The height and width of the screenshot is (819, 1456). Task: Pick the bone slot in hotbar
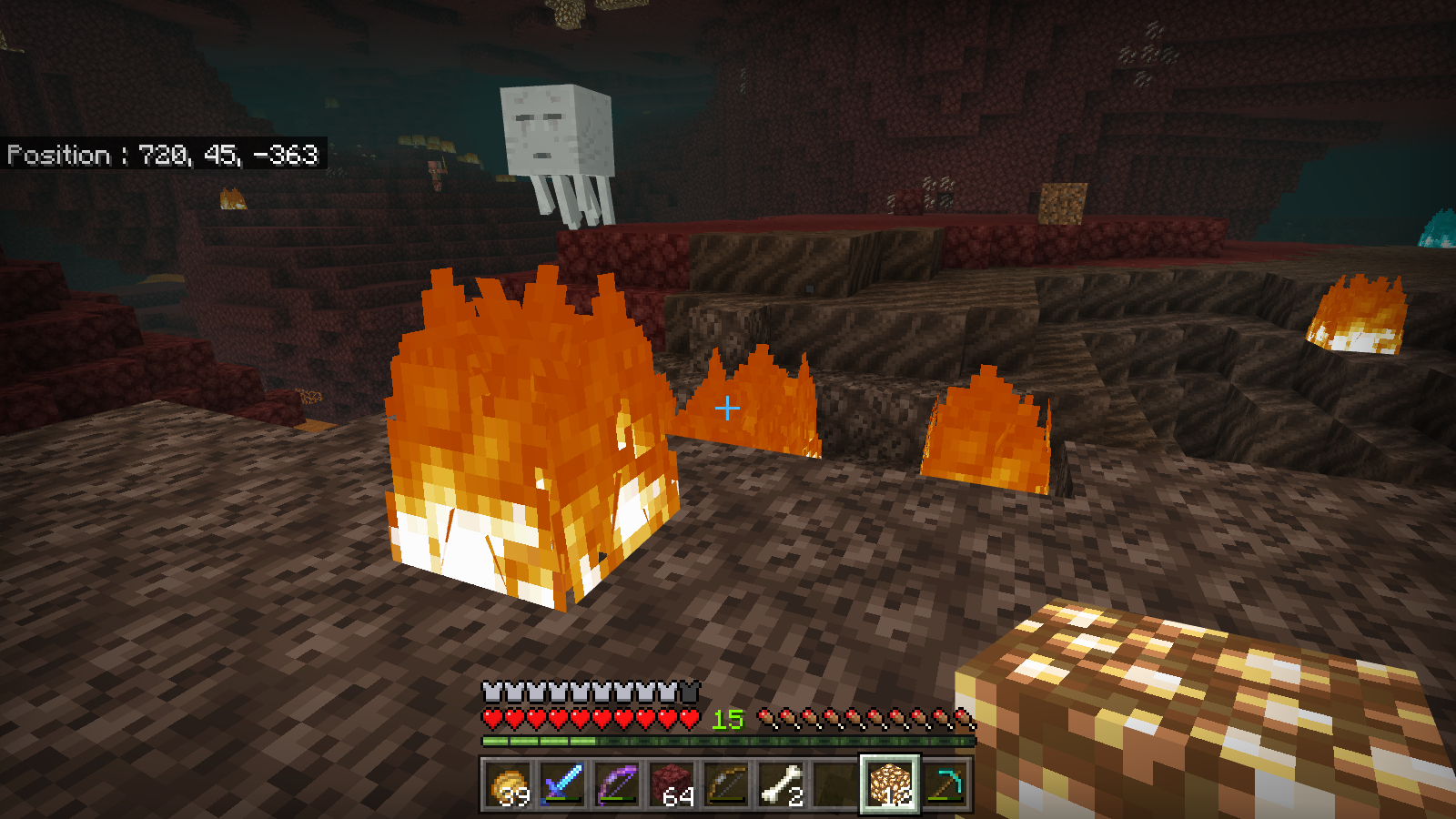781,784
